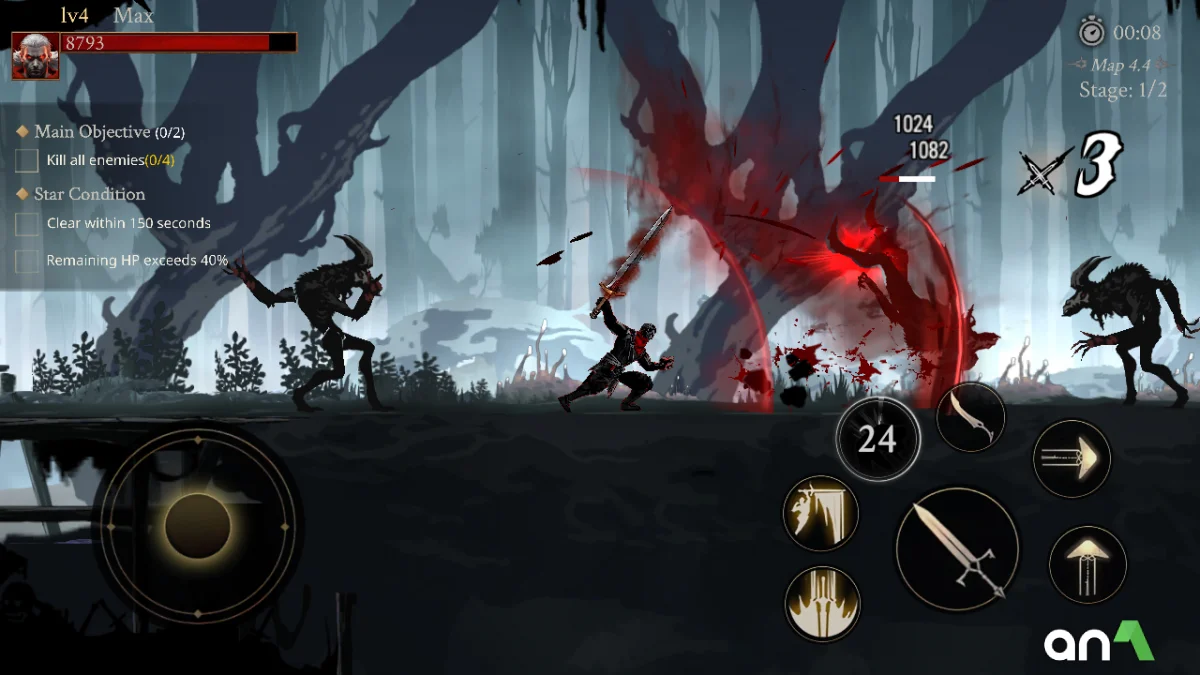
Task: Tap the jump up-arrow button
Action: tap(1087, 564)
